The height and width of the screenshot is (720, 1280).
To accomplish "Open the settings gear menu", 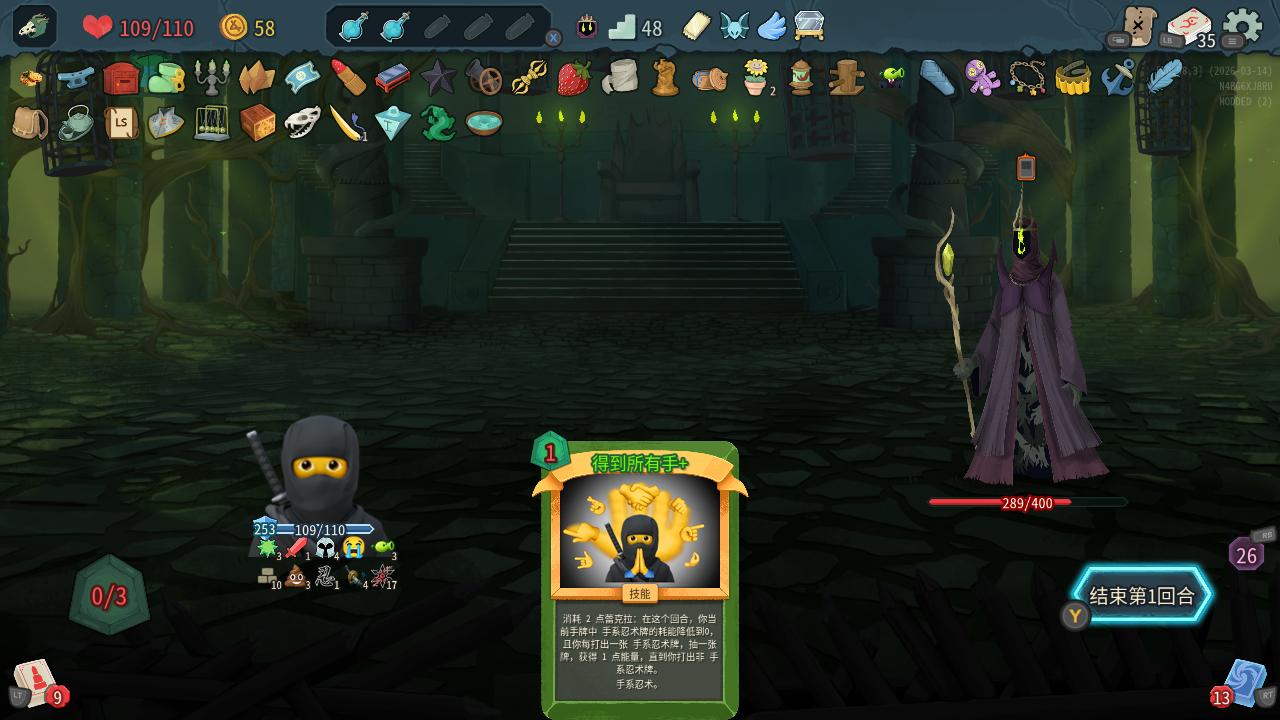I will click(x=1242, y=27).
